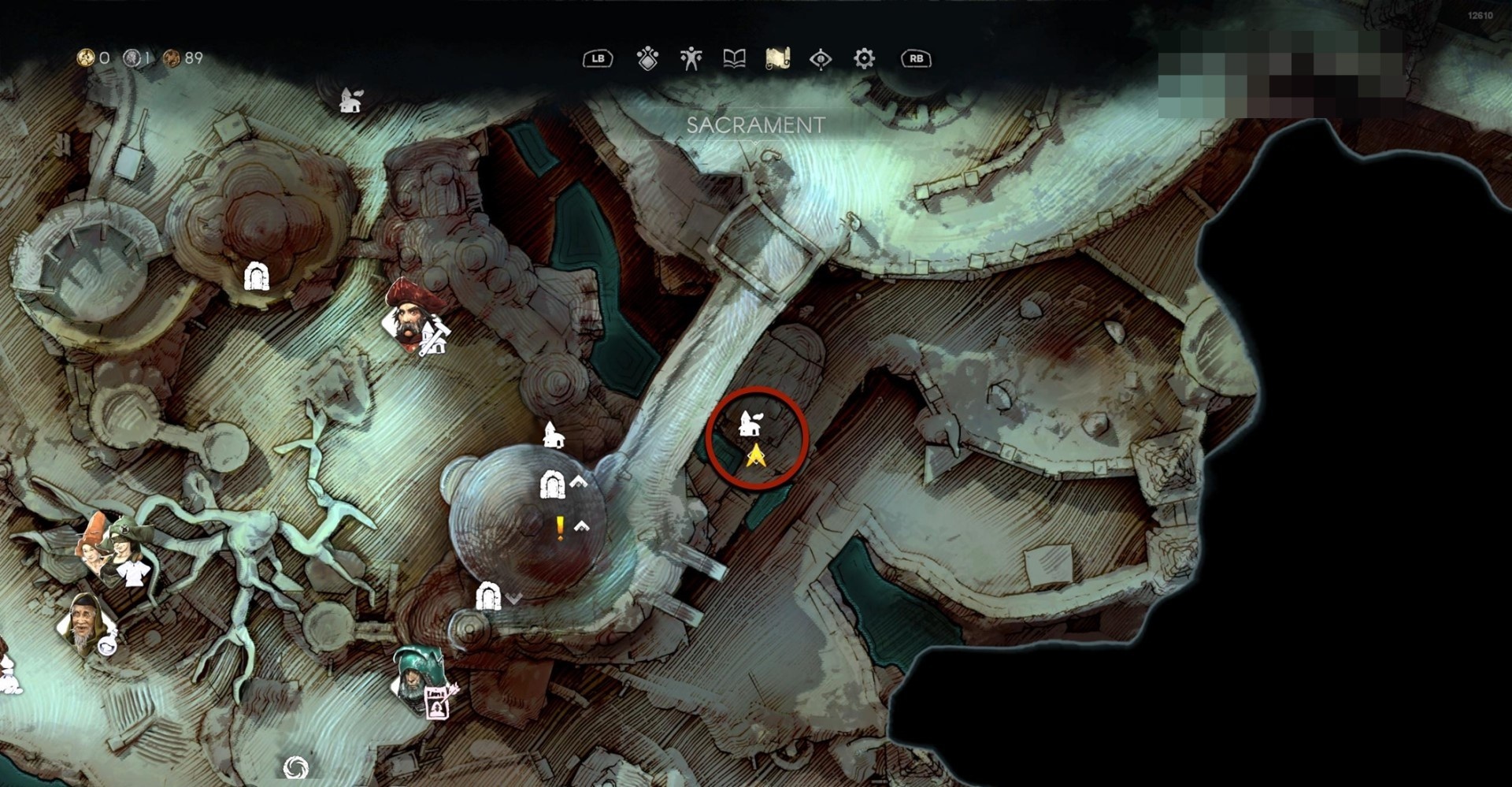Switch to the eye-shaped tab
Image resolution: width=1512 pixels, height=787 pixels.
[x=821, y=59]
